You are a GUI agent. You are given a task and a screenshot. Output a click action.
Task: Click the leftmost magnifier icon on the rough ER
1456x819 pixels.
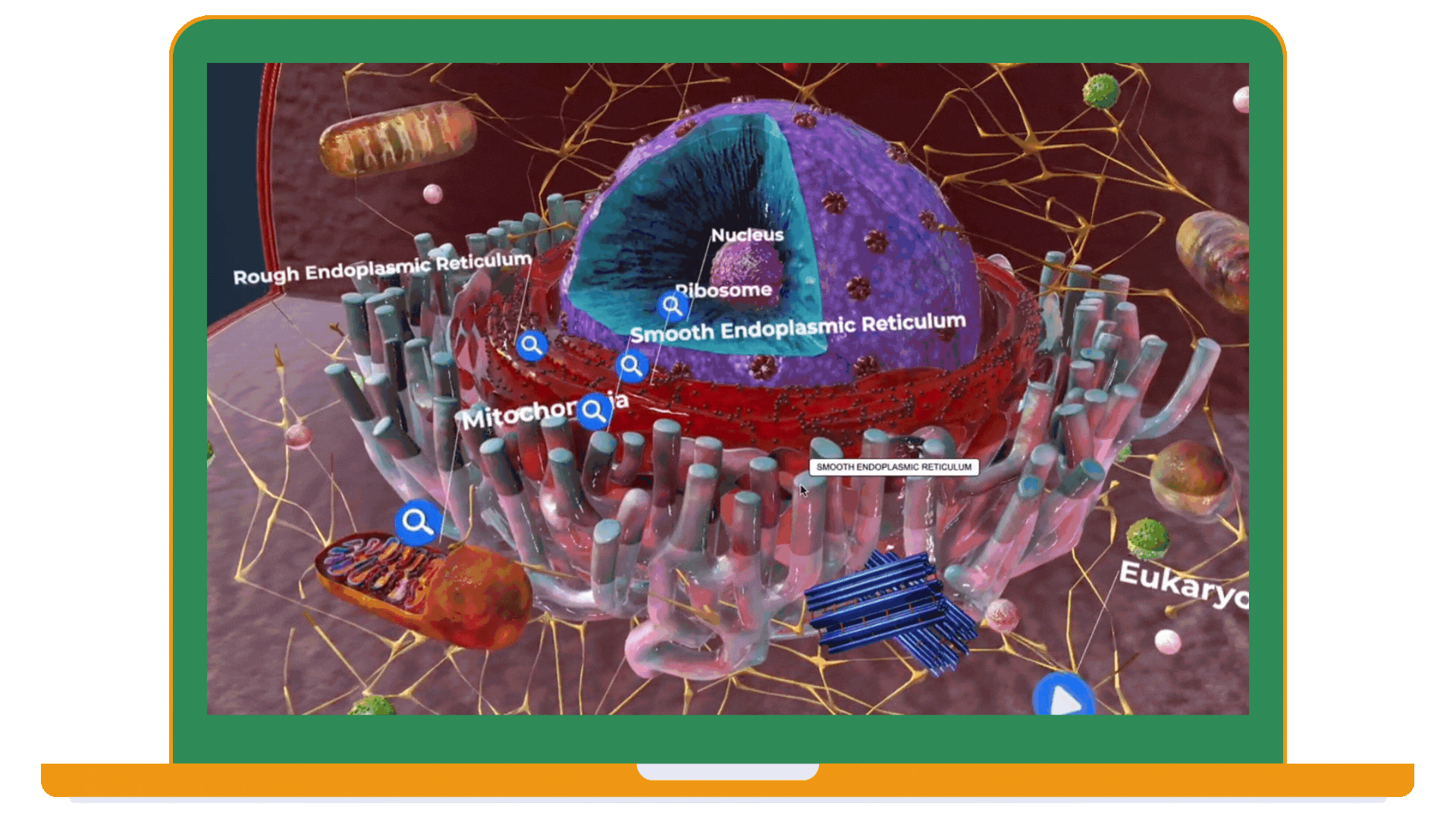click(531, 344)
